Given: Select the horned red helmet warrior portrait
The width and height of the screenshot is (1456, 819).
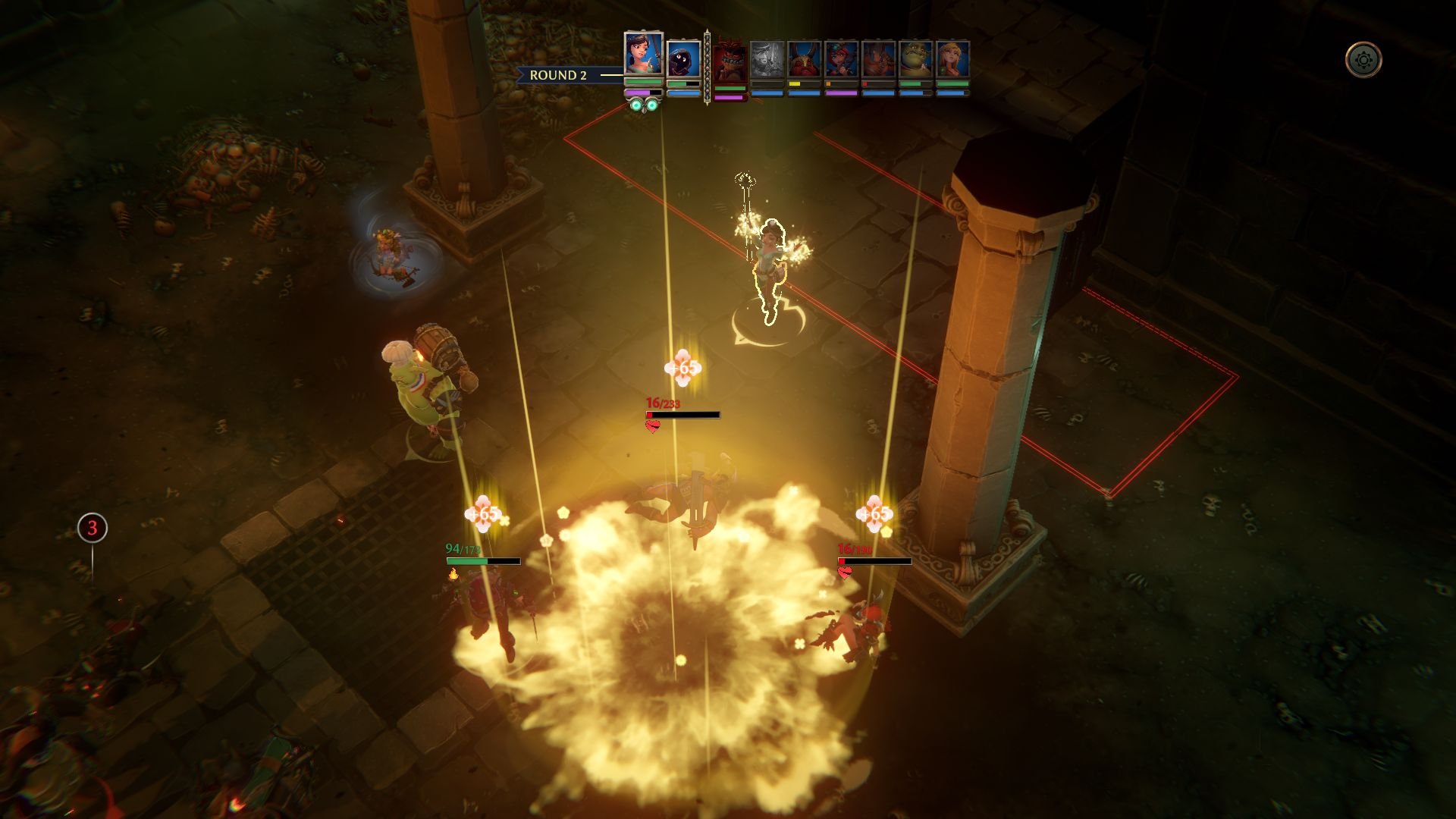Looking at the screenshot, I should pos(804,59).
